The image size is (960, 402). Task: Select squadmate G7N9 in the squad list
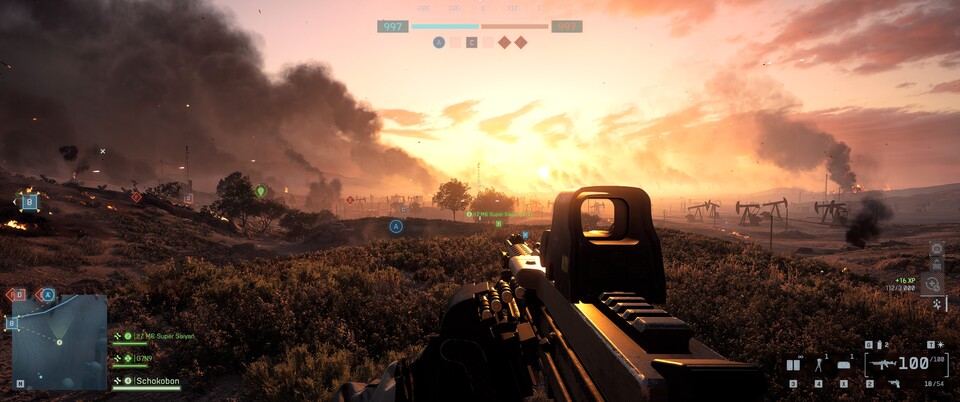(139, 357)
